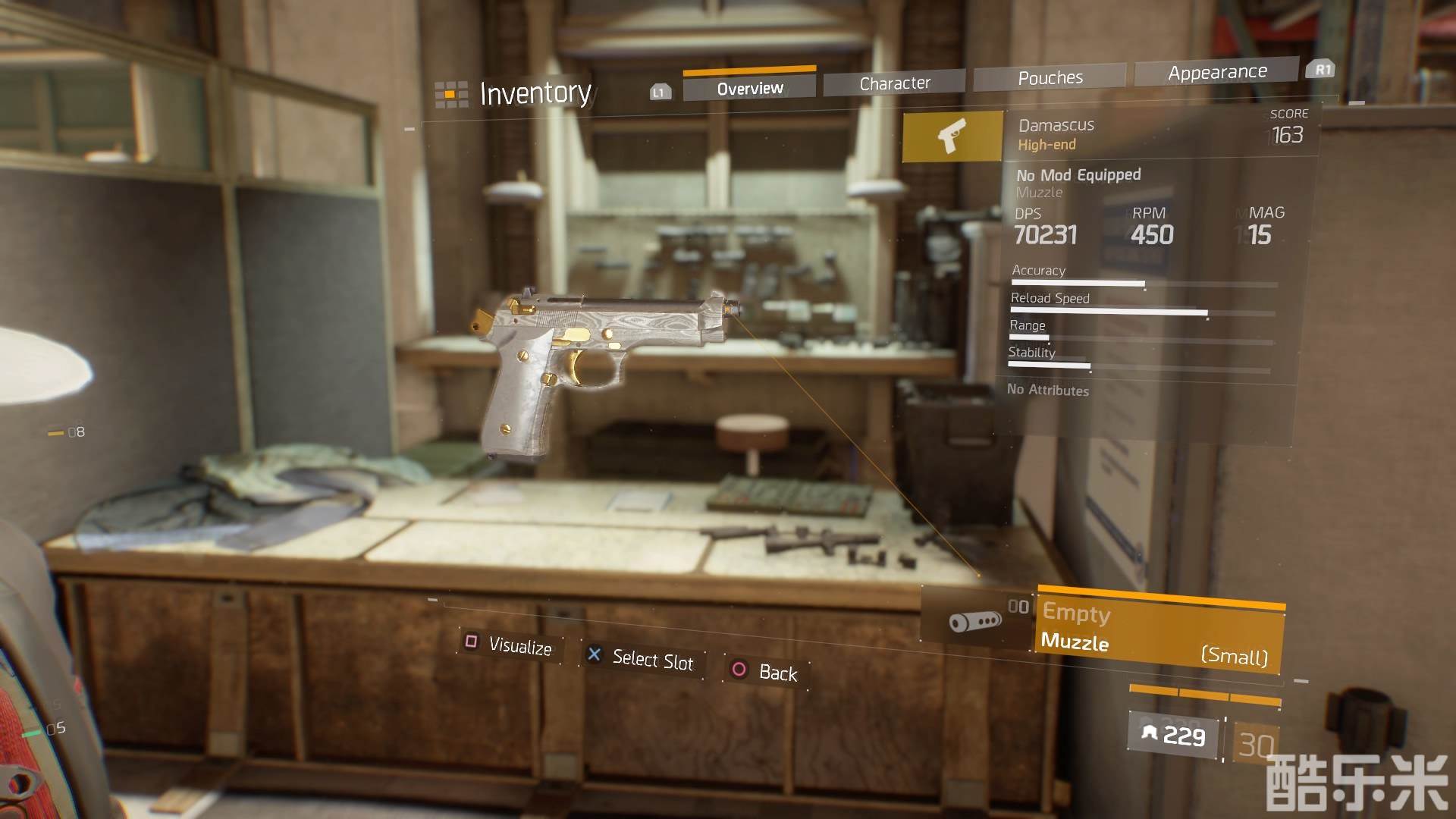Open the Character tab
This screenshot has height=819, width=1456.
895,83
